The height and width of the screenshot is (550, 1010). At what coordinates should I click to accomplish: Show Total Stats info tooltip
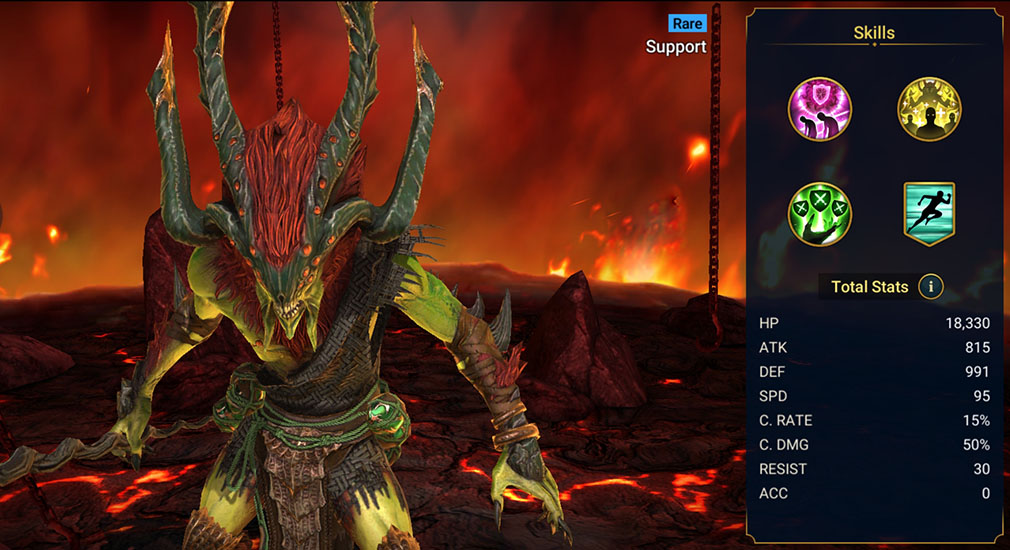pos(931,287)
